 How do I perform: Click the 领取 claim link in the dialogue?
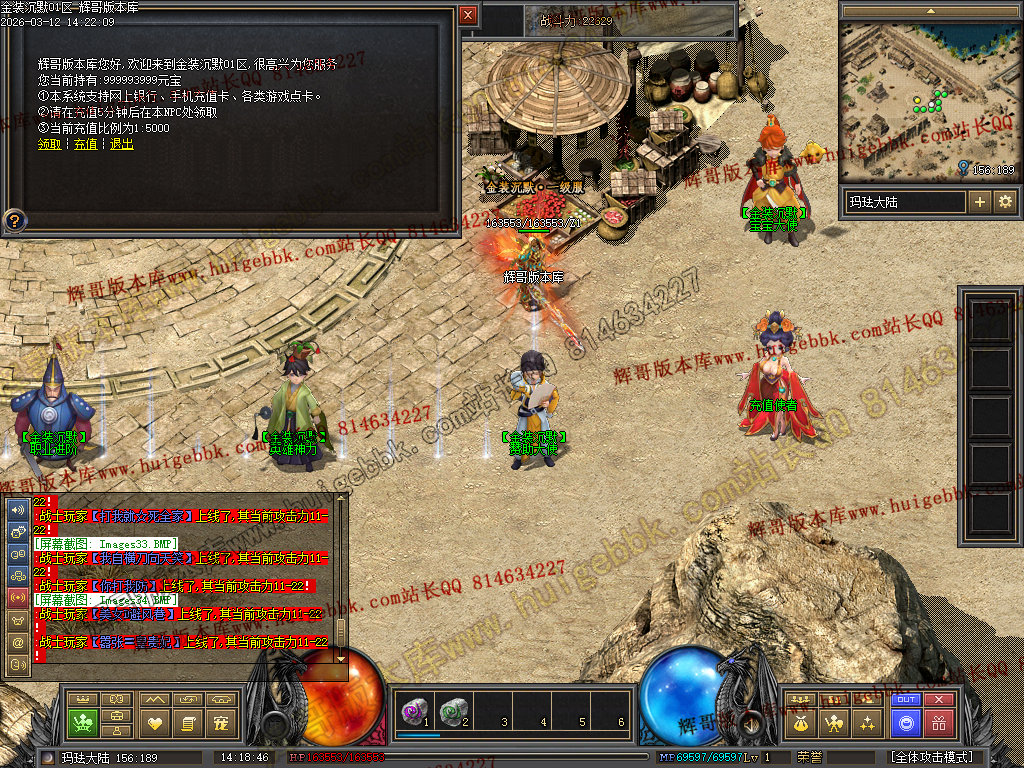[49, 144]
